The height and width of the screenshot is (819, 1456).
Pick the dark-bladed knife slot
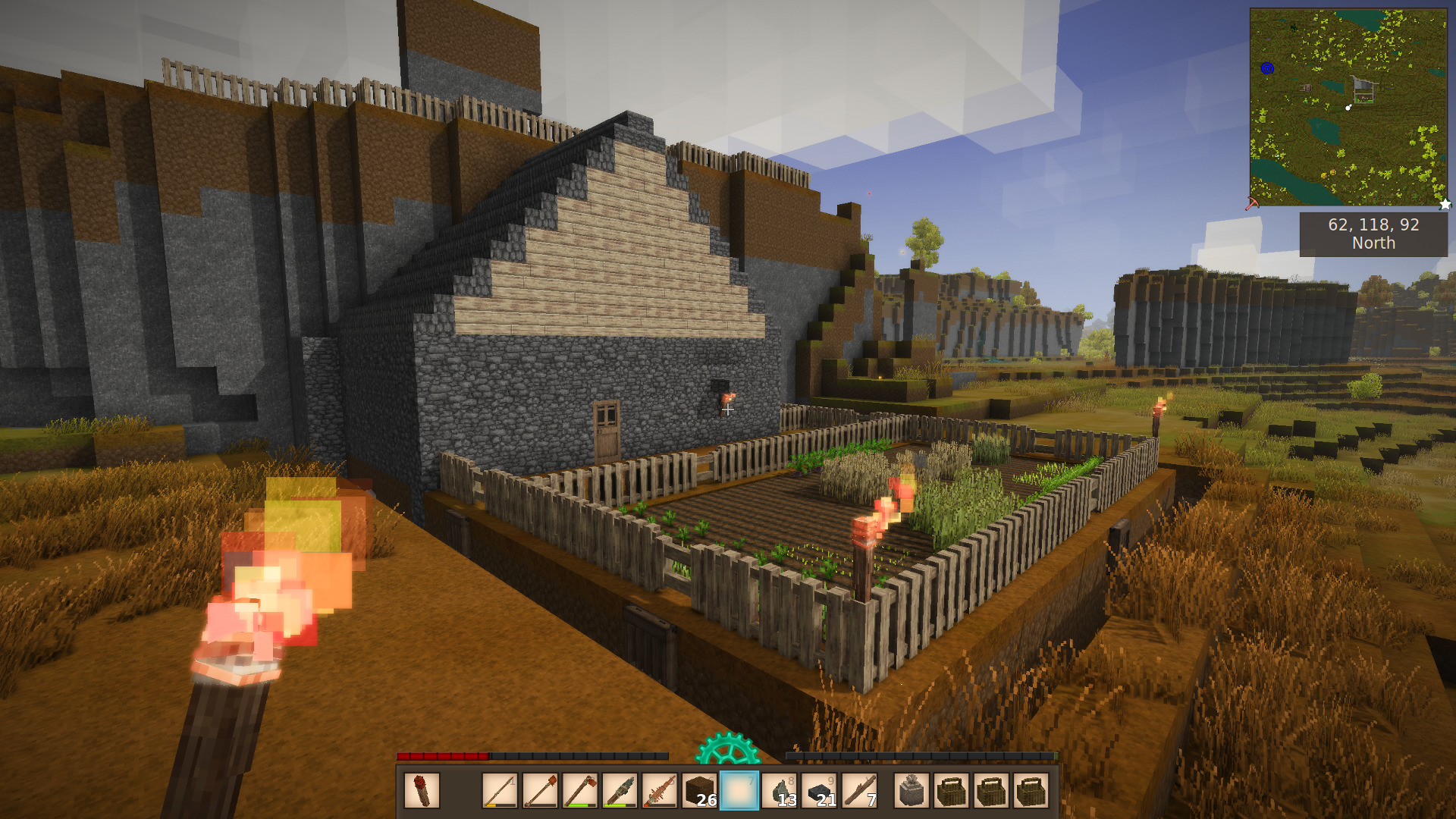point(620,791)
